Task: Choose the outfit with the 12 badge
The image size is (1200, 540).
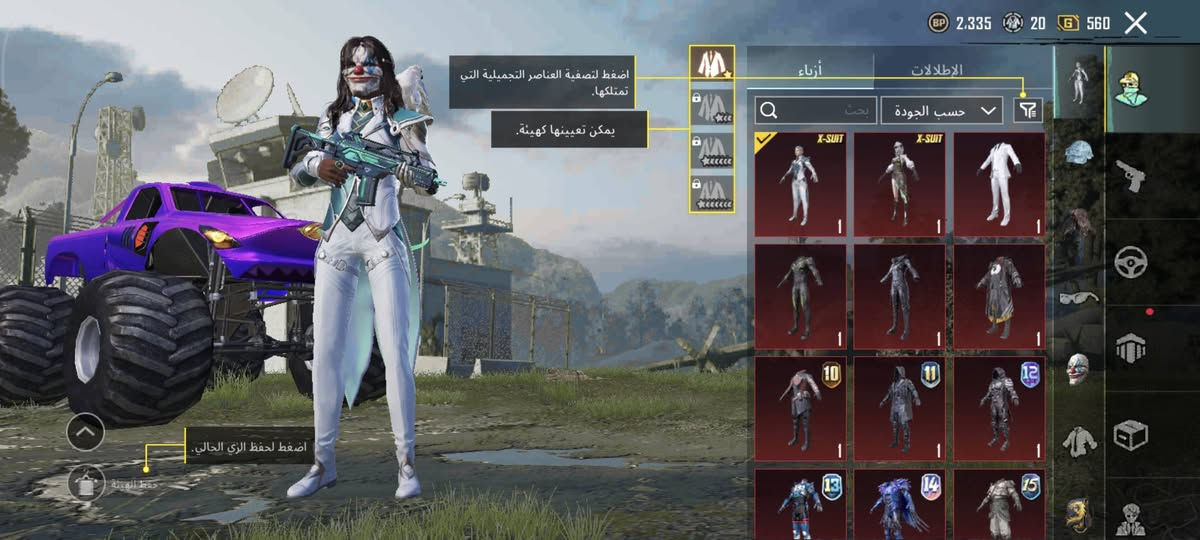Action: (999, 408)
